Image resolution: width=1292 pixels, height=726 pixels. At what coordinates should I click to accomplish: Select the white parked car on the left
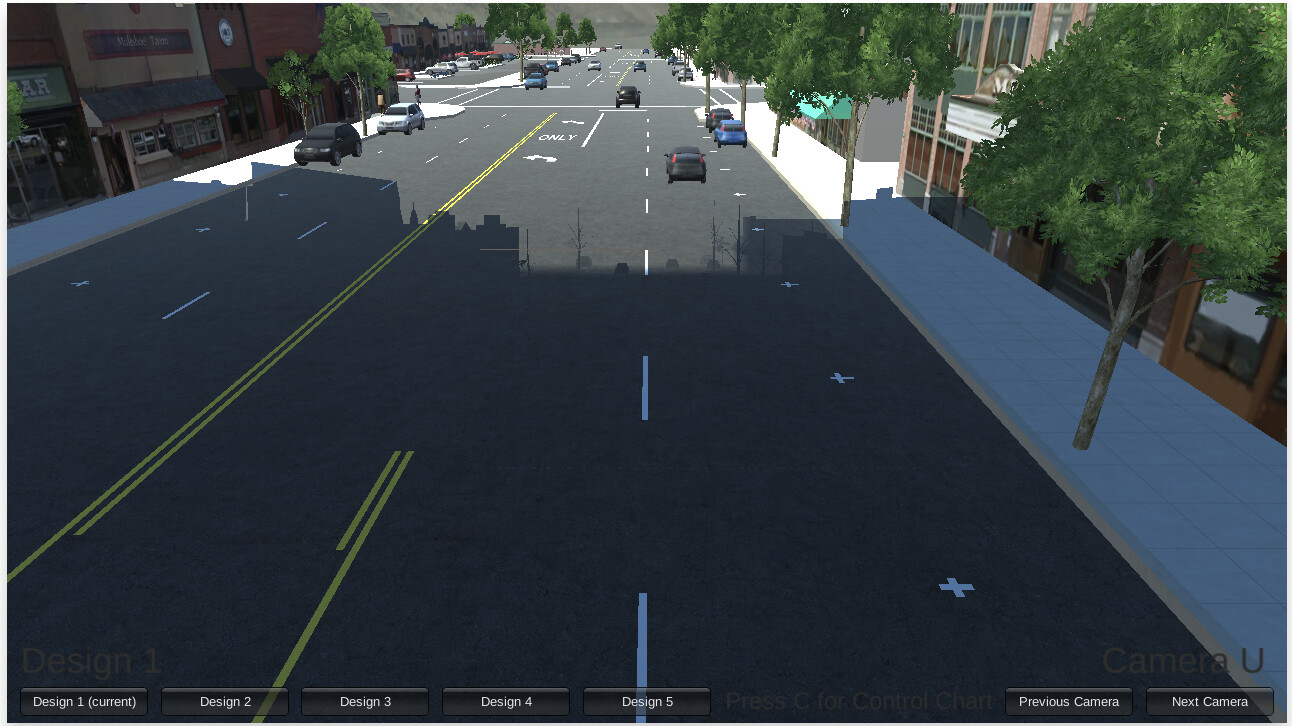click(x=401, y=120)
